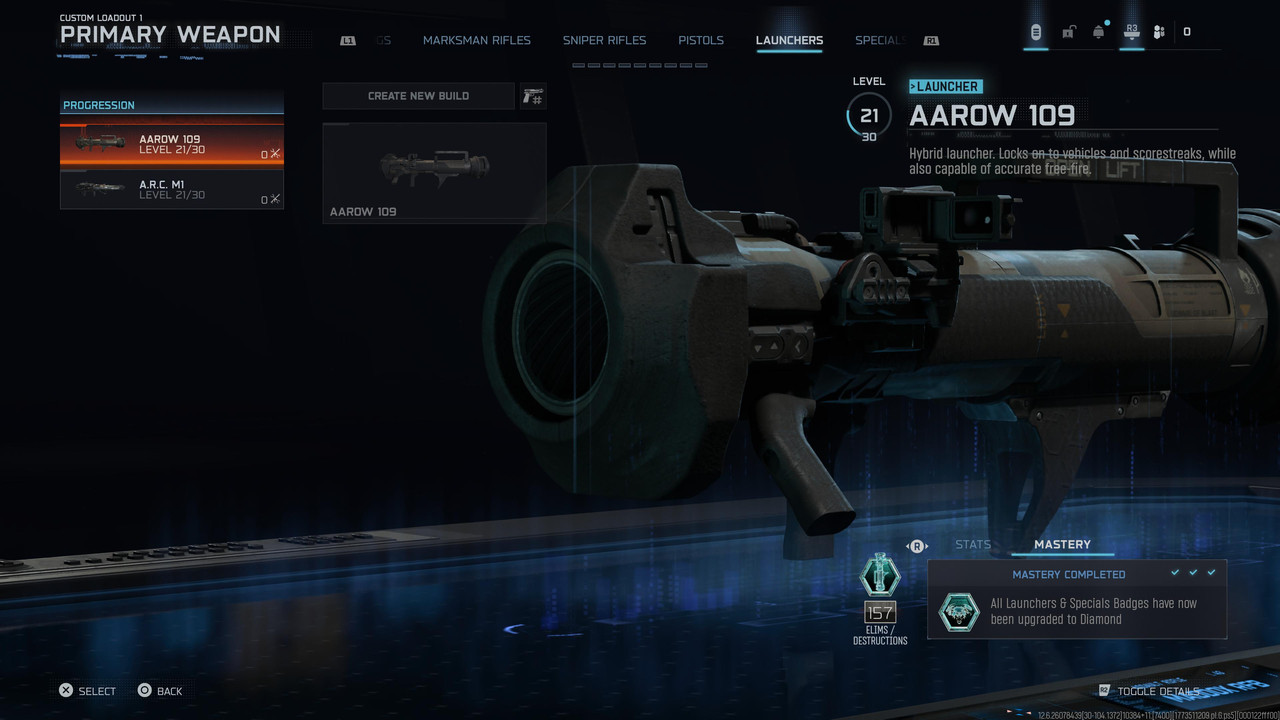Select AAROW 109 in the progression list
This screenshot has height=720, width=1280.
click(x=171, y=145)
